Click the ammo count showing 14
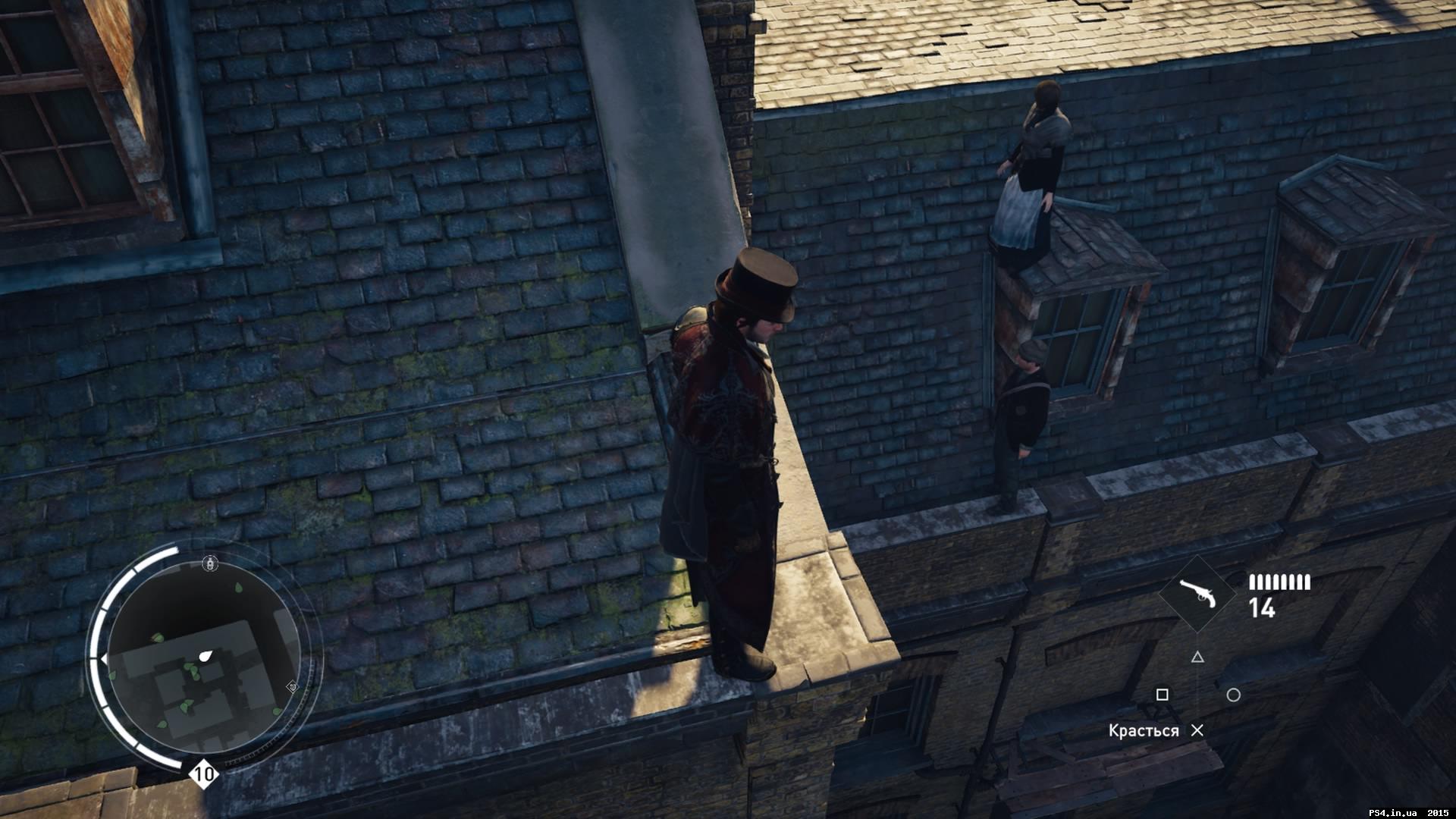1456x819 pixels. click(x=1261, y=607)
